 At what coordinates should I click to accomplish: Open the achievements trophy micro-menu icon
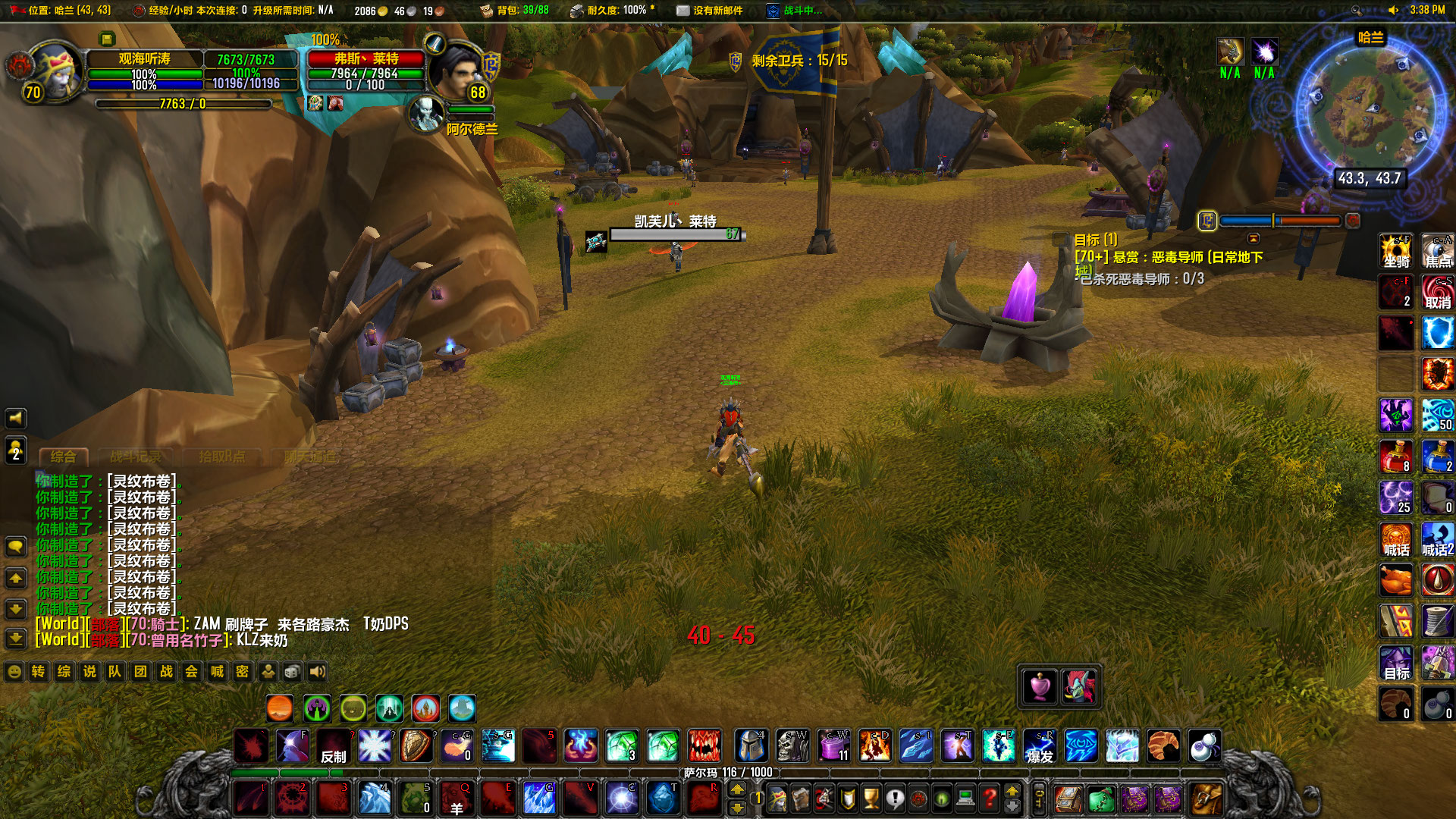click(870, 799)
